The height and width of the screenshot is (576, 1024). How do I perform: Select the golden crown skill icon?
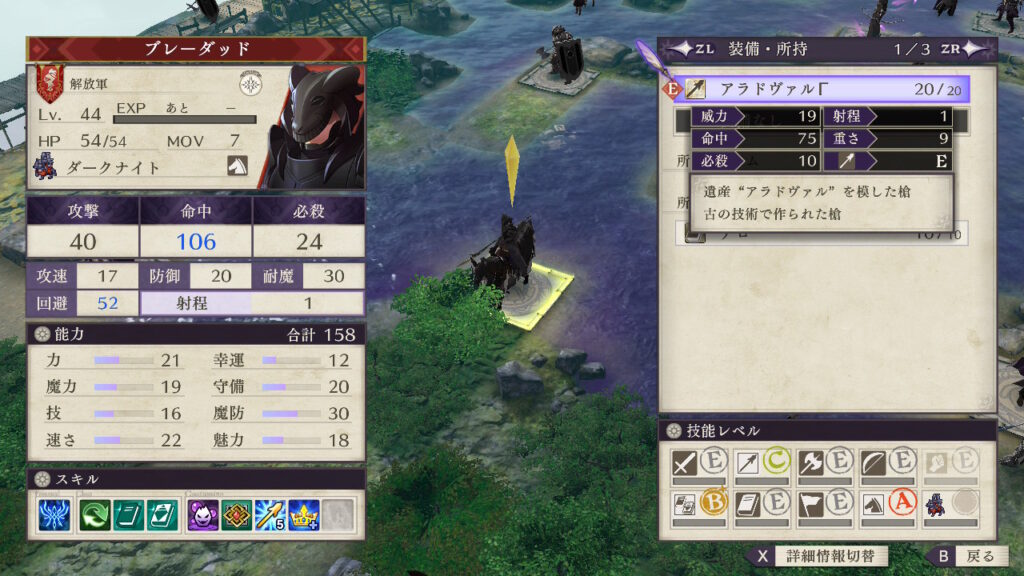pyautogui.click(x=304, y=514)
